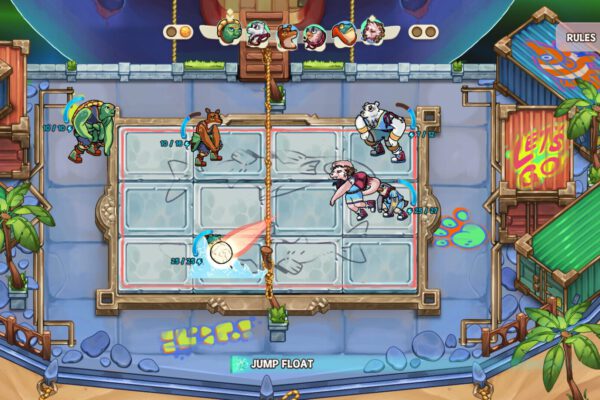Choose the orange kangaroo portrait
The width and height of the screenshot is (600, 400).
(287, 35)
